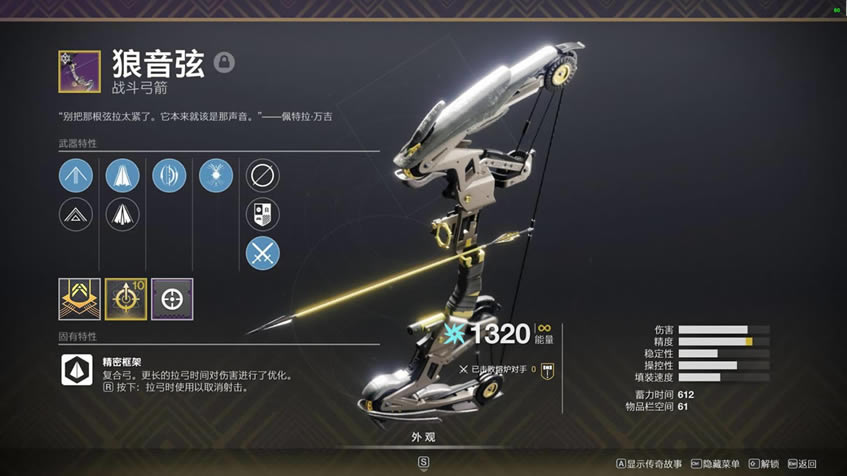Select the yellow level 10 mod slot
This screenshot has height=476, width=847.
[126, 299]
